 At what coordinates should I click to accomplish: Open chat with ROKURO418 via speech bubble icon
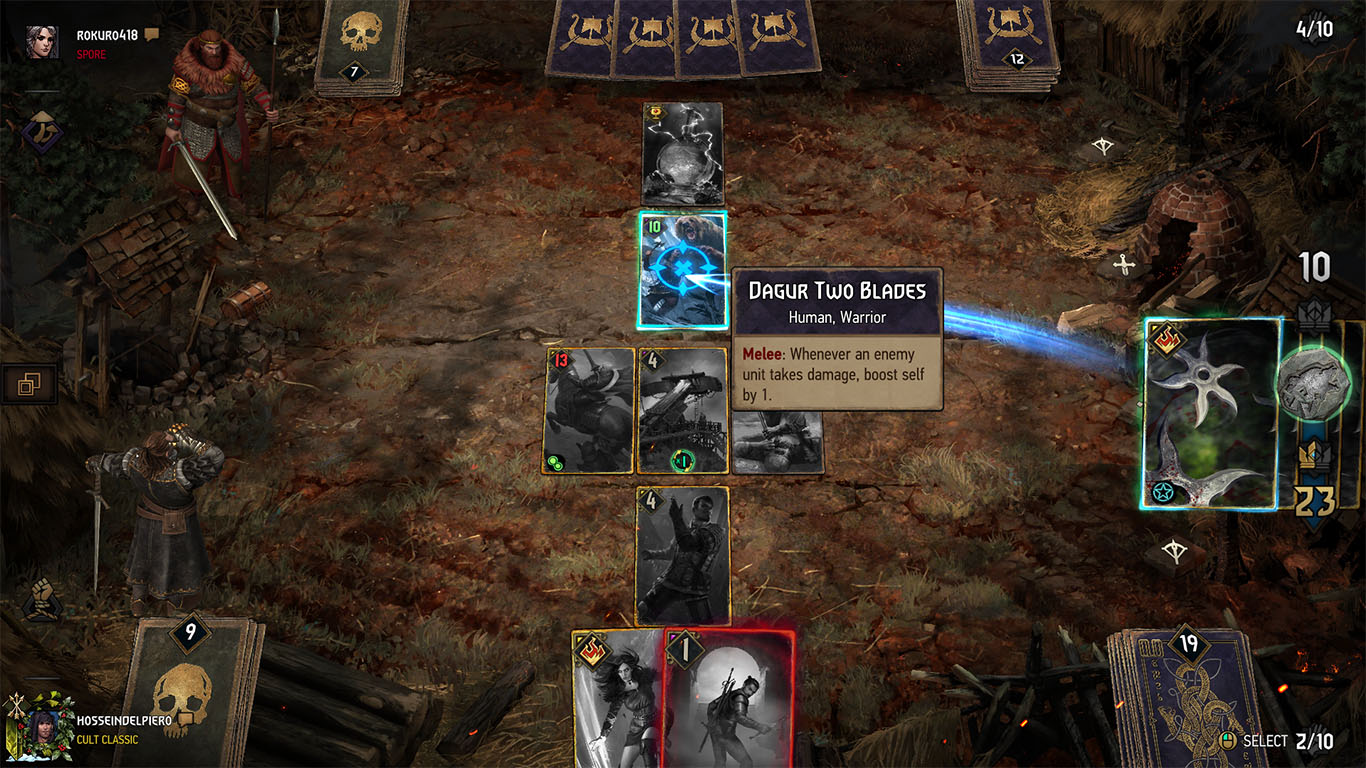(150, 33)
